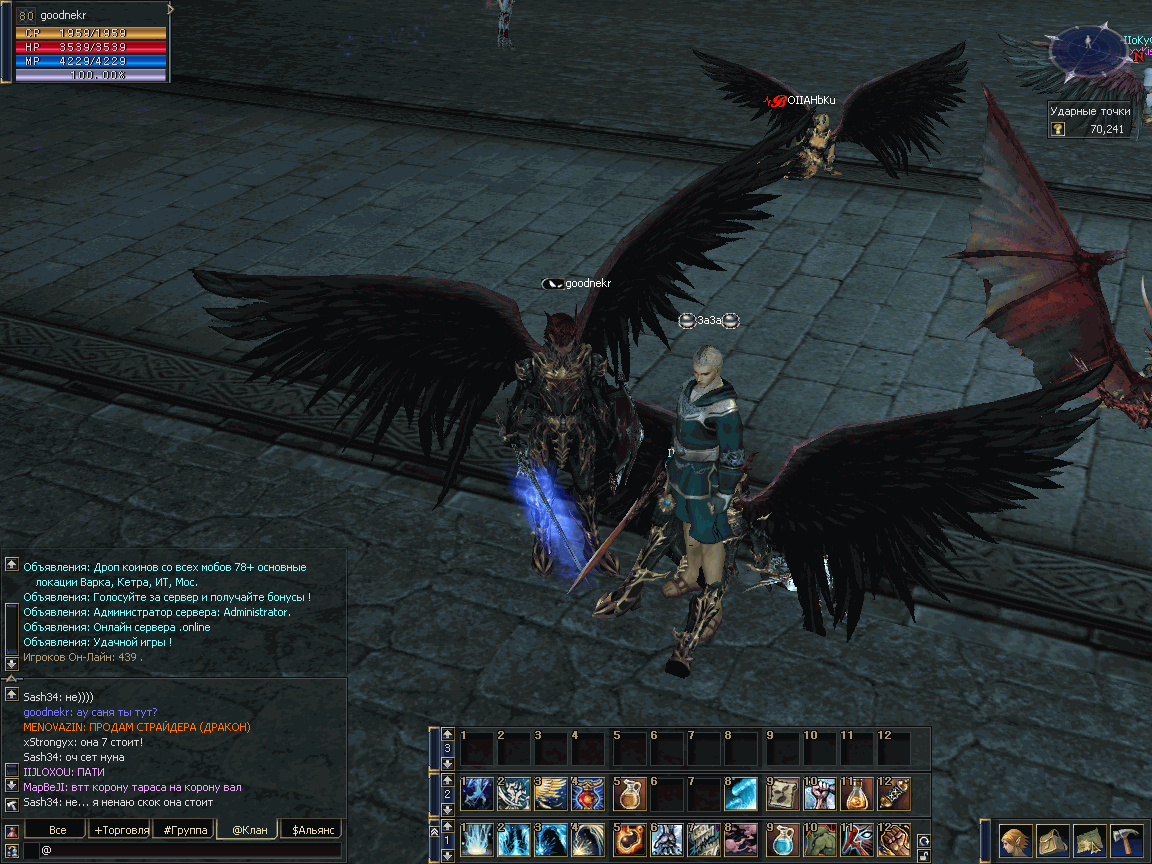This screenshot has height=864, width=1152.
Task: Use the blue potion in slot 9
Action: (x=781, y=839)
